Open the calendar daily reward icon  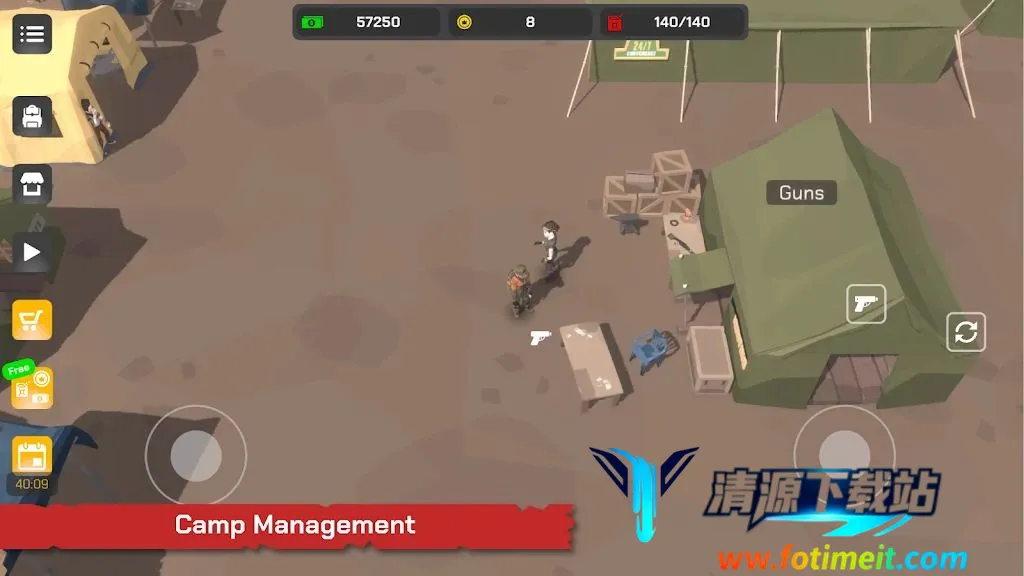coord(32,456)
